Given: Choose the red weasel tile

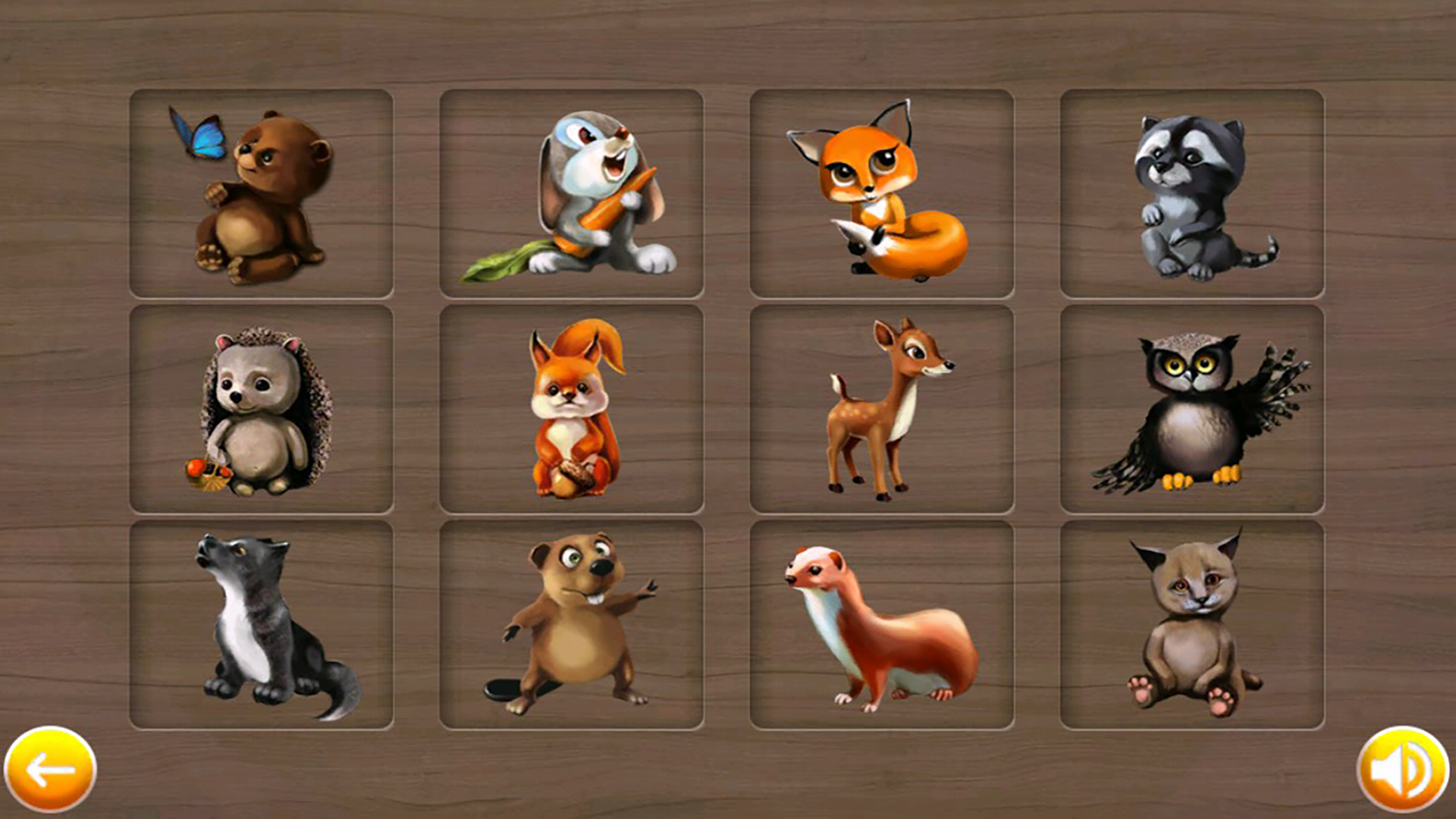Looking at the screenshot, I should [x=881, y=625].
